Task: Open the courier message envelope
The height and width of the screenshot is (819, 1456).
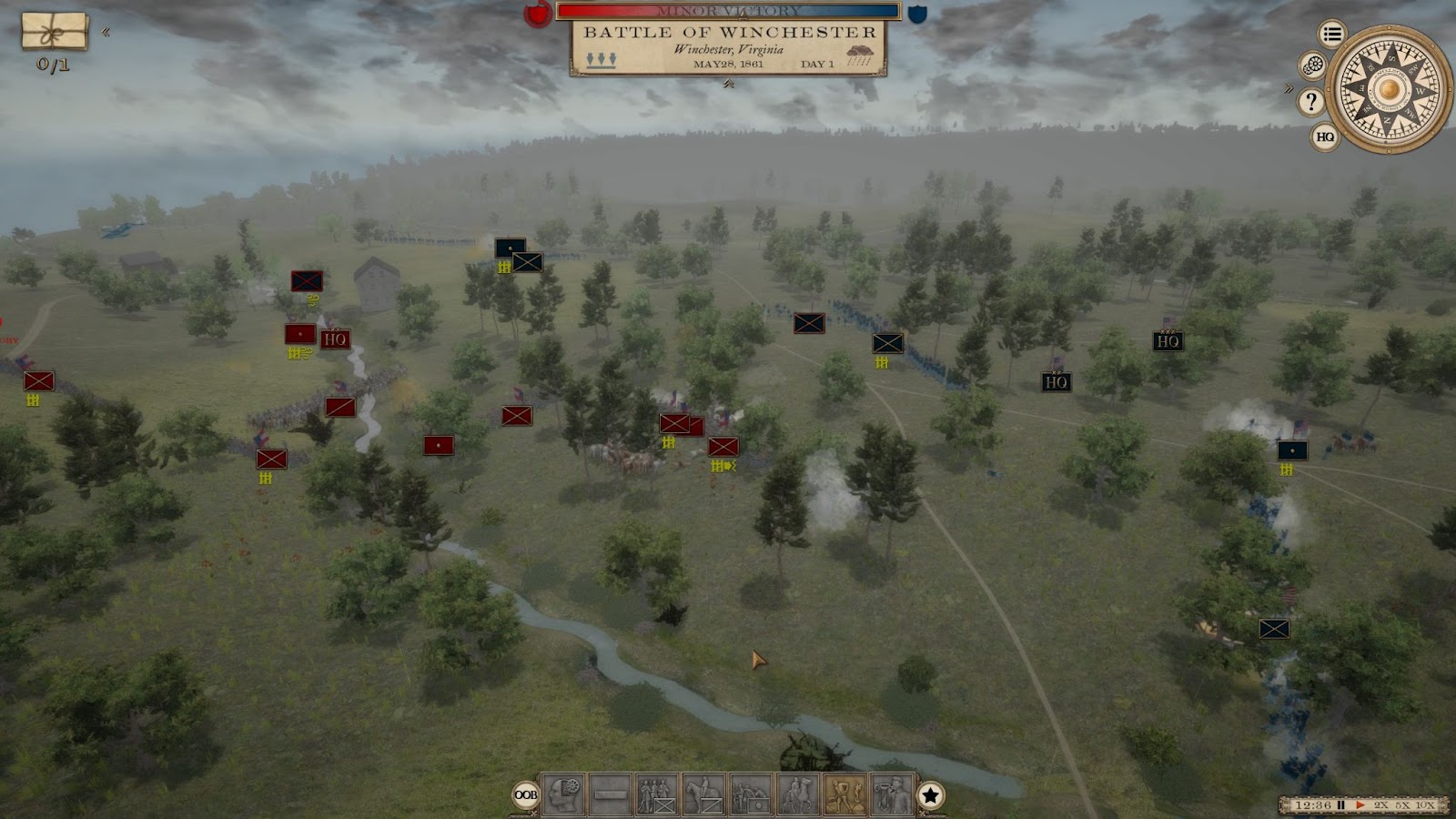Action: pos(55,32)
